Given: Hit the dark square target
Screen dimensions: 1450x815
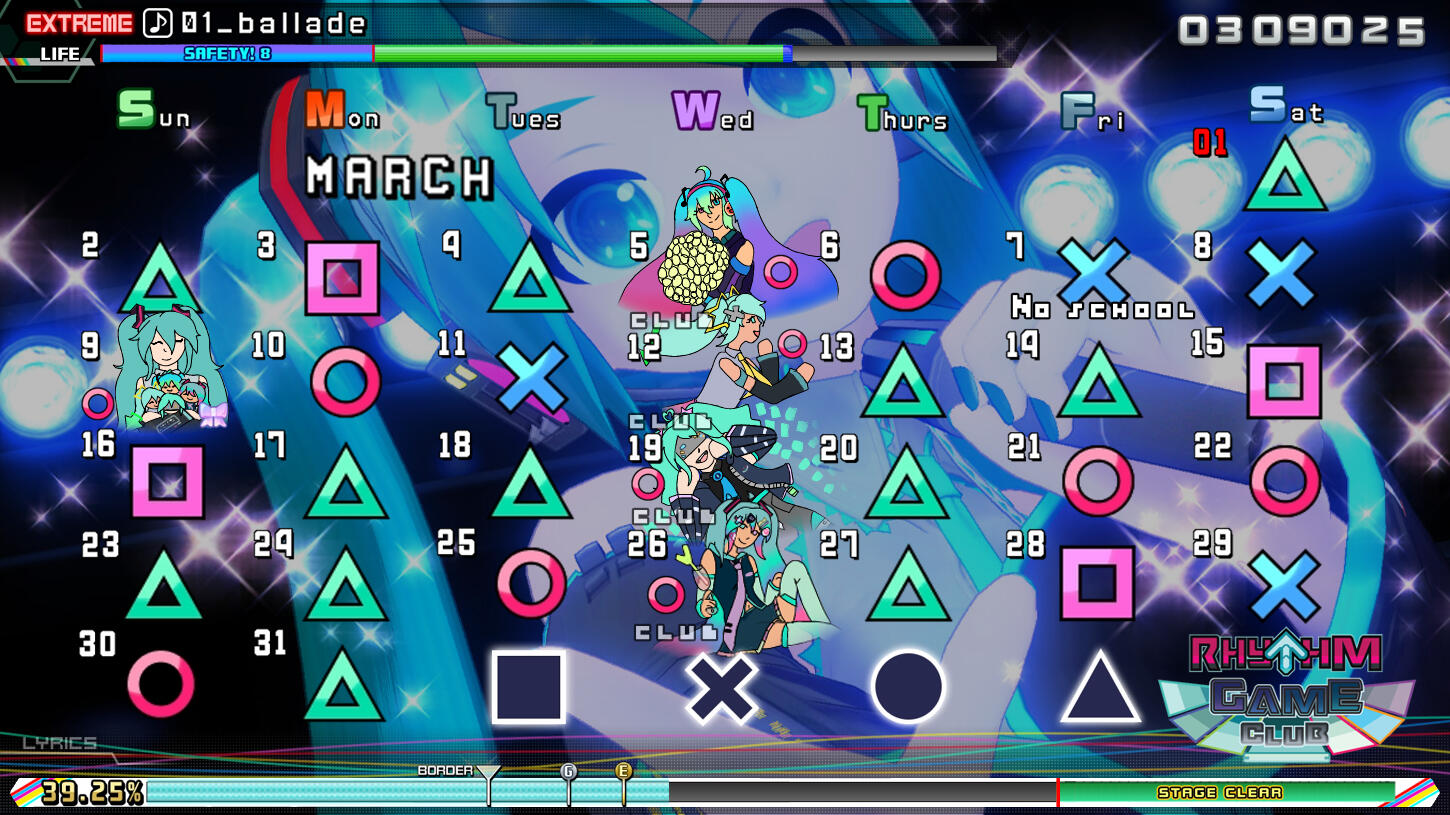Looking at the screenshot, I should [x=528, y=686].
